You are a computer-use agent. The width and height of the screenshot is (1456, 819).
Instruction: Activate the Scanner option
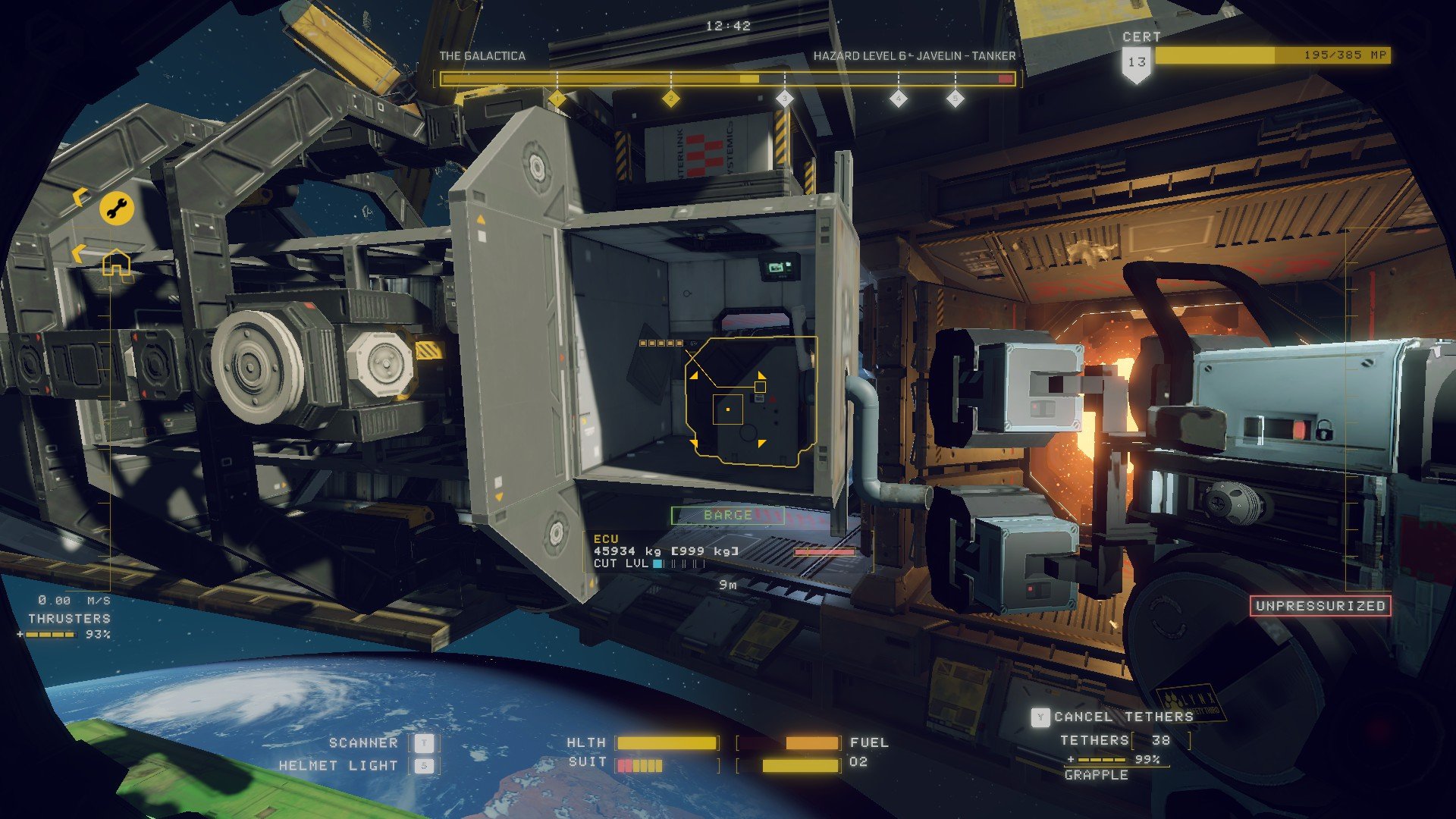(x=424, y=743)
